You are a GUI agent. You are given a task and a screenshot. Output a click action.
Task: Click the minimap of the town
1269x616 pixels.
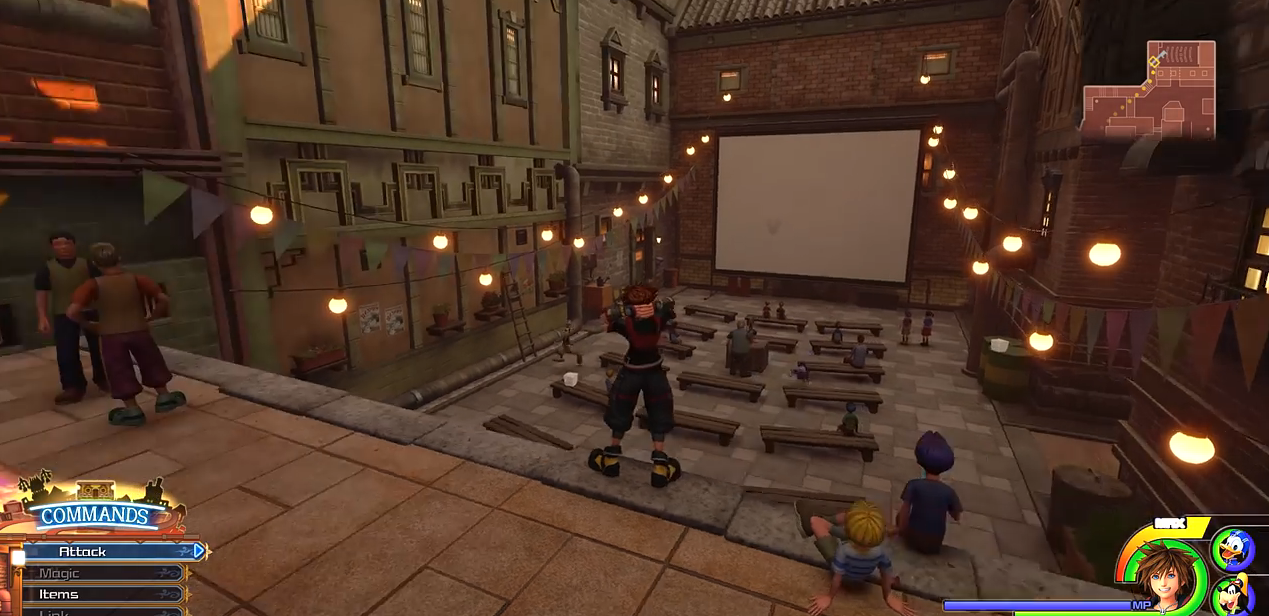pos(1148,91)
